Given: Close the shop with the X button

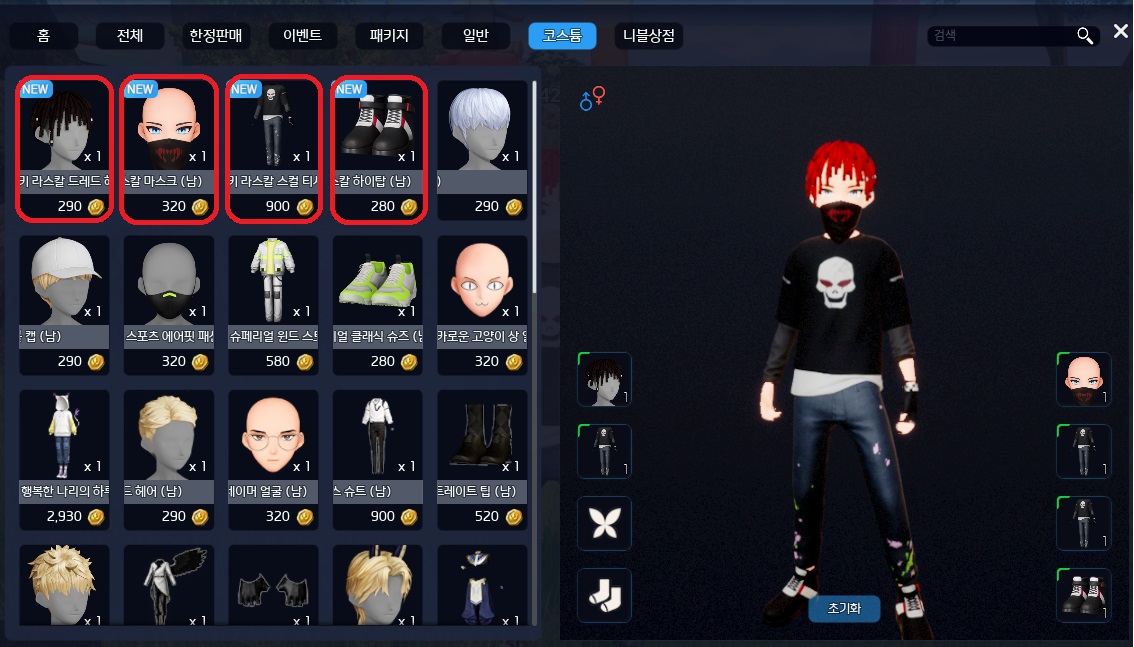Looking at the screenshot, I should 1120,33.
